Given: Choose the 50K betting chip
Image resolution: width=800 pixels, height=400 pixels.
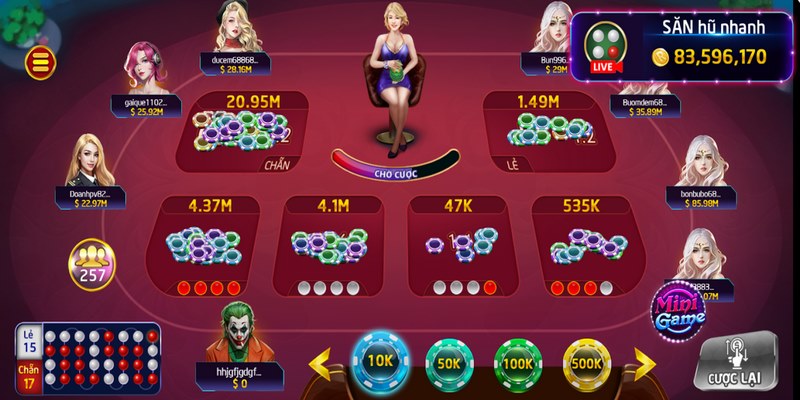Looking at the screenshot, I should (449, 363).
